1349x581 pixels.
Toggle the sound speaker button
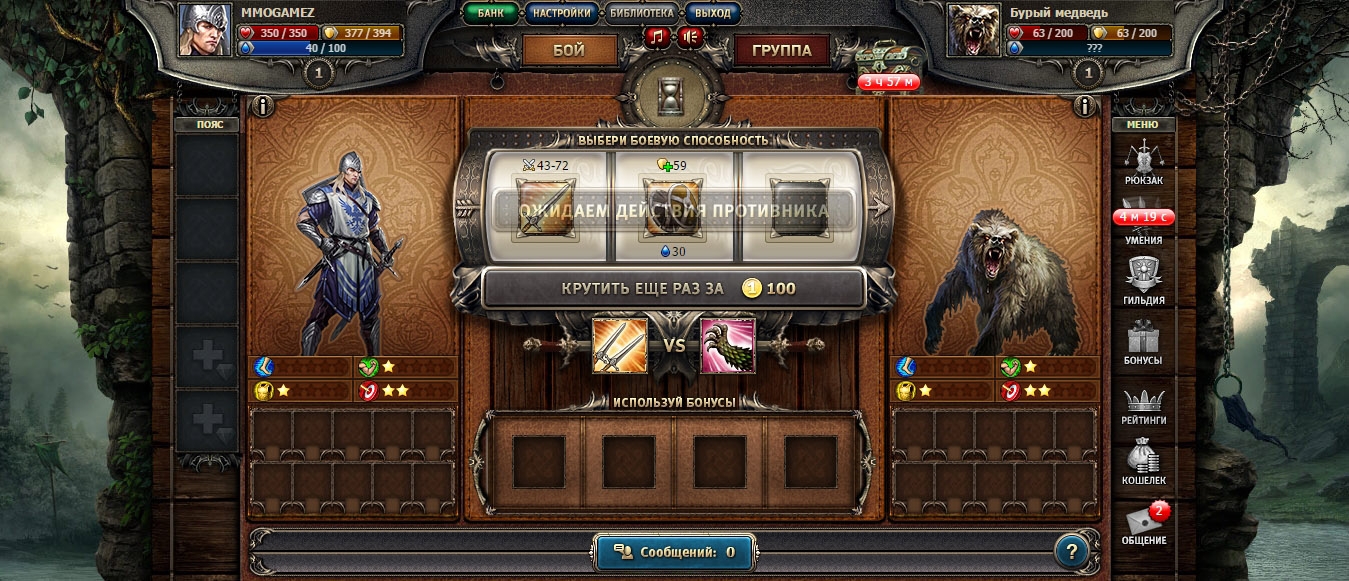tap(690, 37)
